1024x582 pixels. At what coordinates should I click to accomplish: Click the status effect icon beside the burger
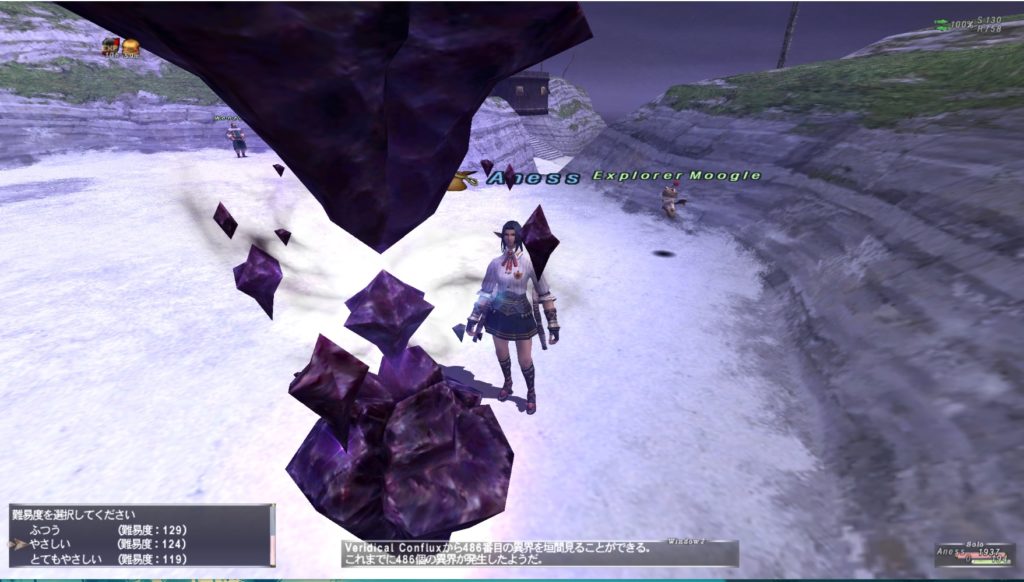(110, 46)
